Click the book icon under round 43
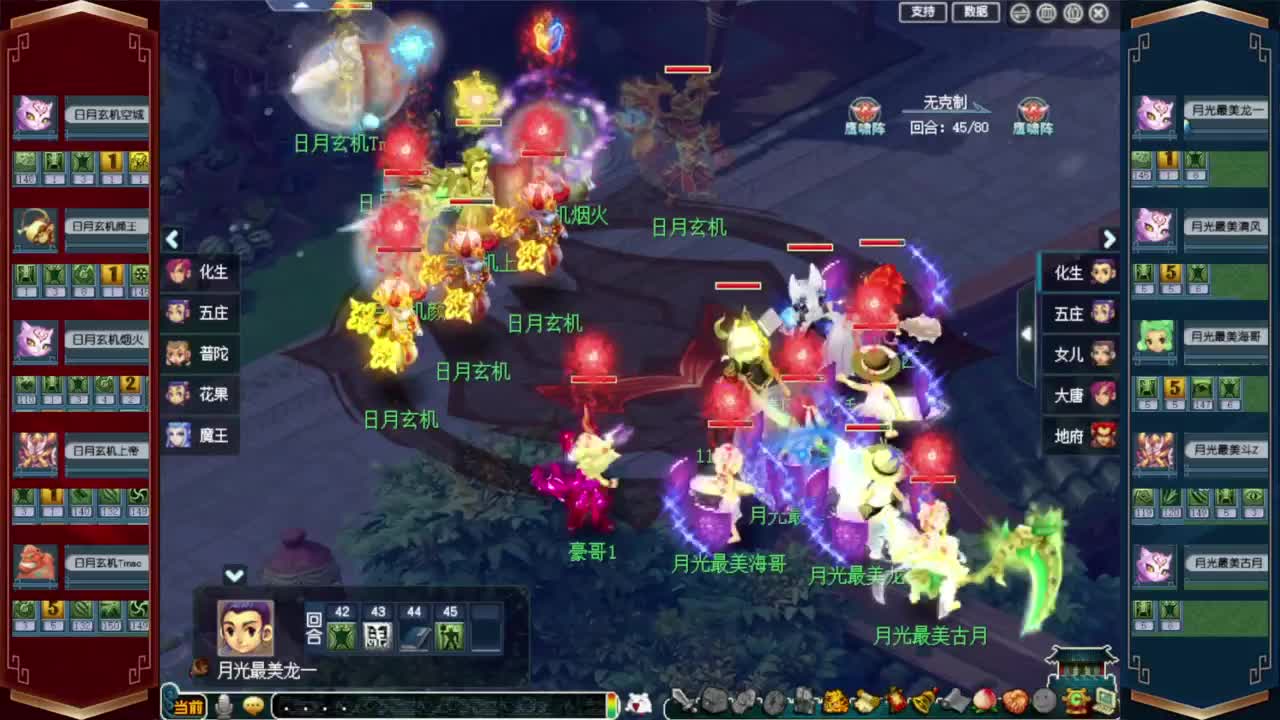The height and width of the screenshot is (720, 1280). point(378,635)
